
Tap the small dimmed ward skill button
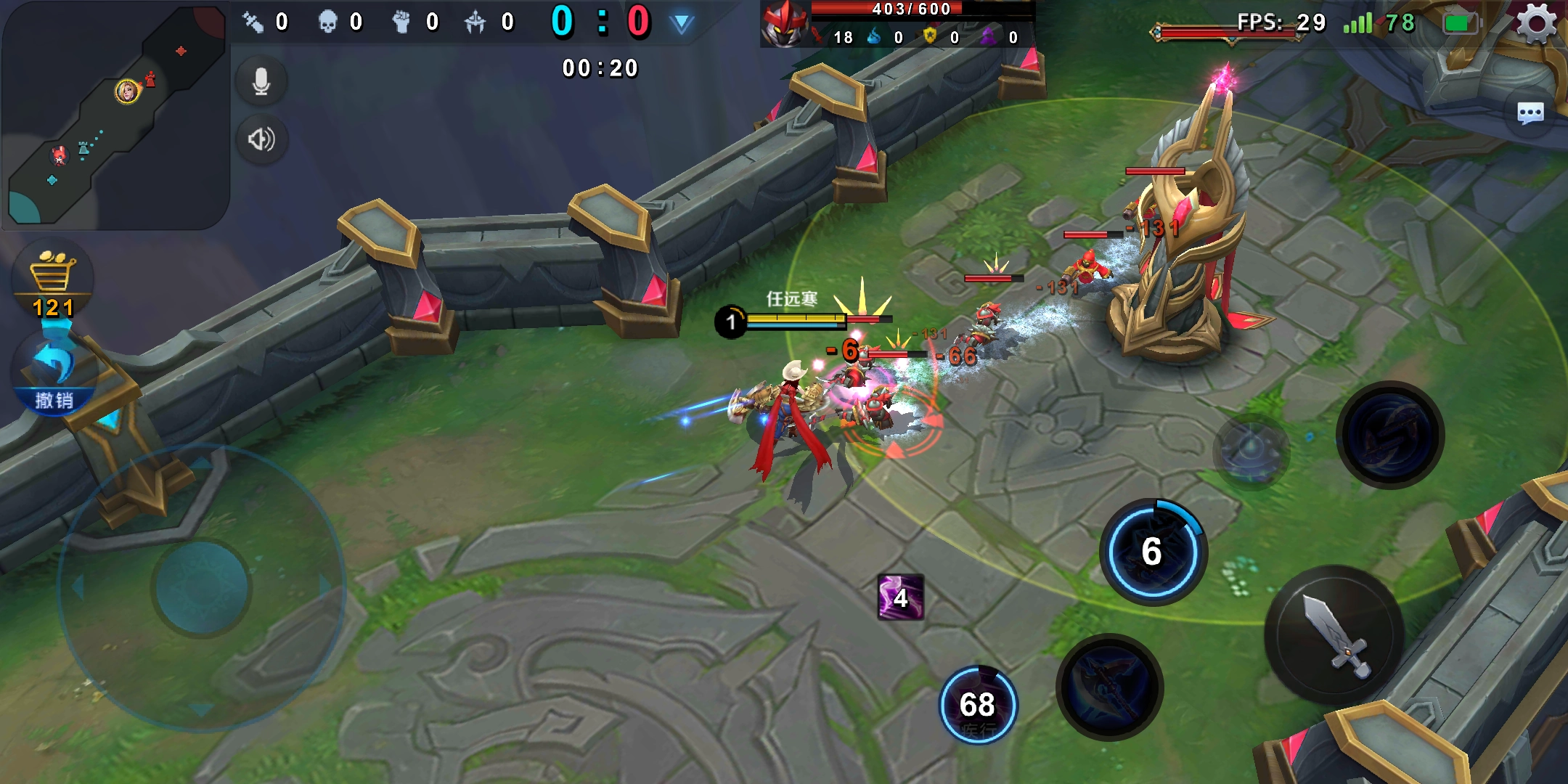pyautogui.click(x=1250, y=452)
